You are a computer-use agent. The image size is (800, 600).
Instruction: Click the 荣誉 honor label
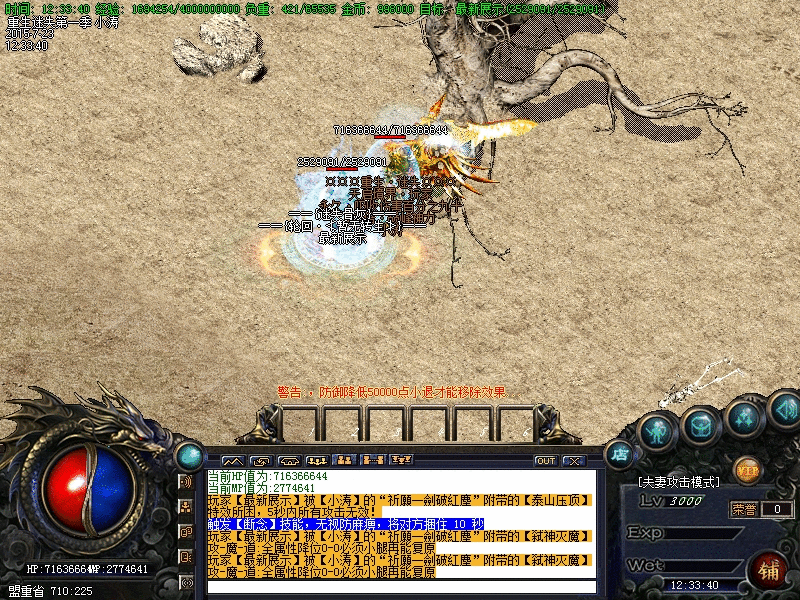point(744,509)
